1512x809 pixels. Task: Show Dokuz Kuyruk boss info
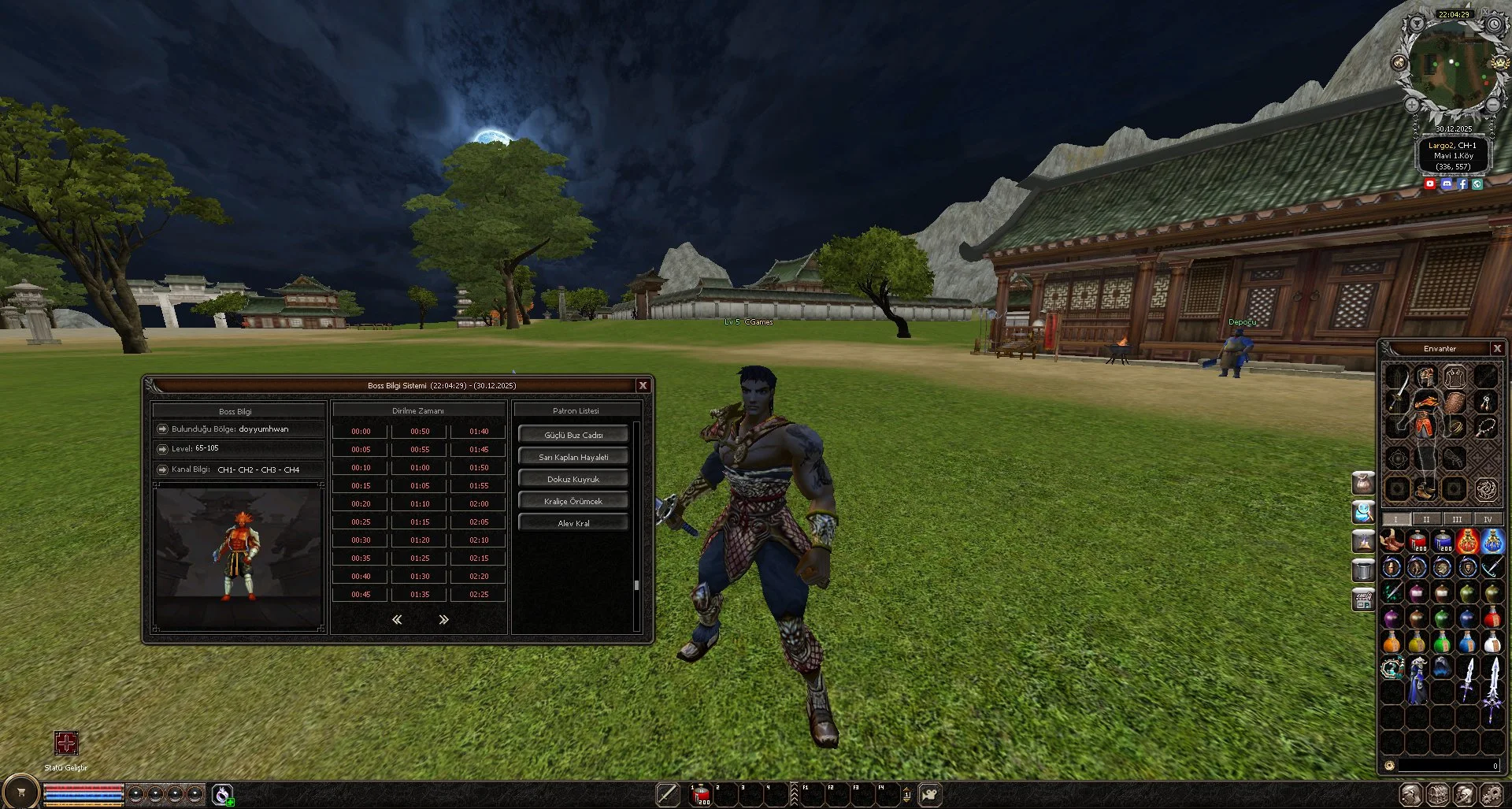click(x=573, y=479)
